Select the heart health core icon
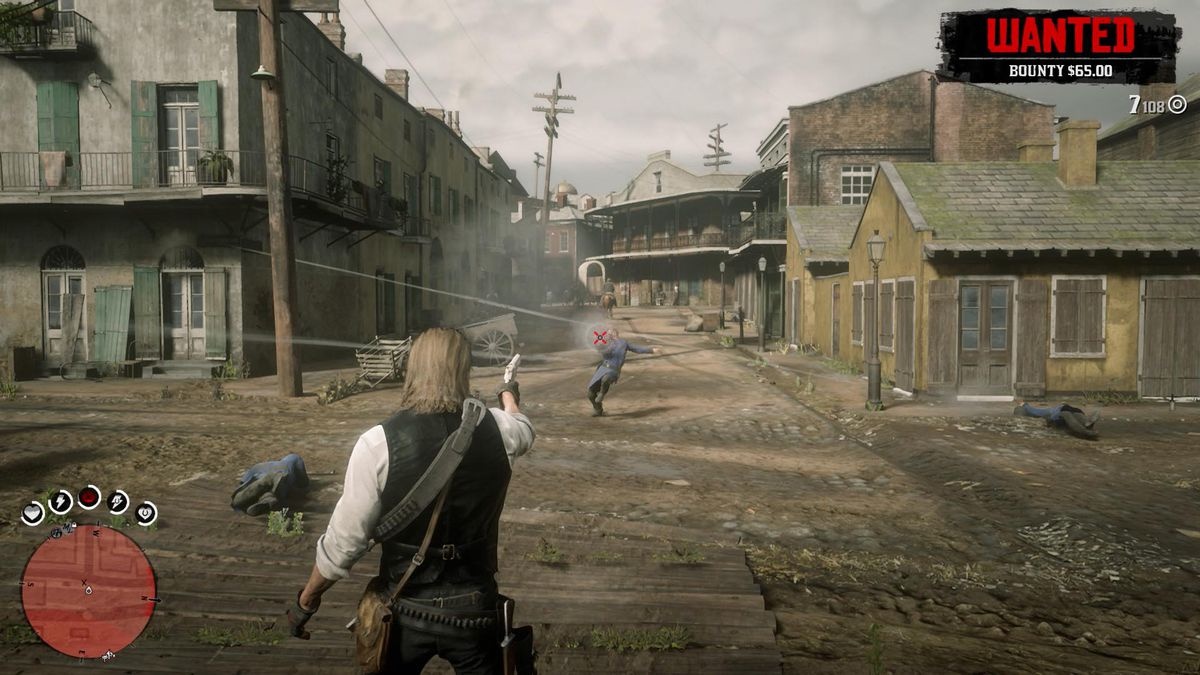 pos(33,513)
